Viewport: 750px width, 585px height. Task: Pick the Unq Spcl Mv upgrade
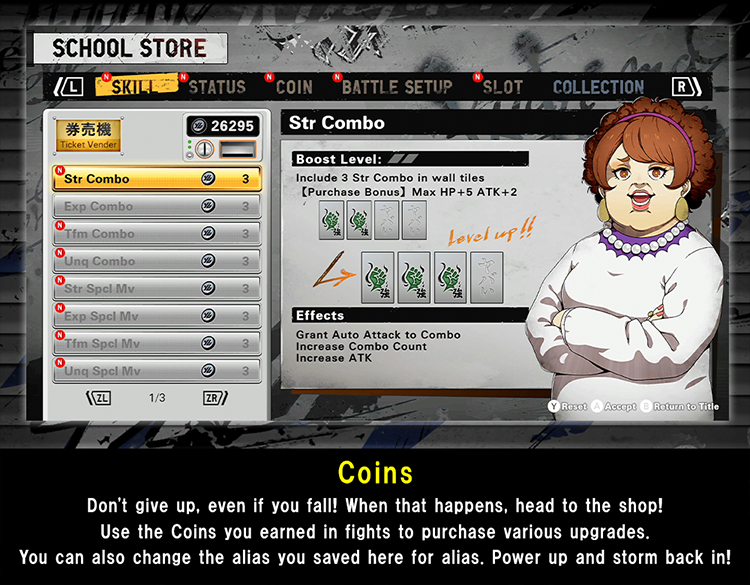[157, 371]
